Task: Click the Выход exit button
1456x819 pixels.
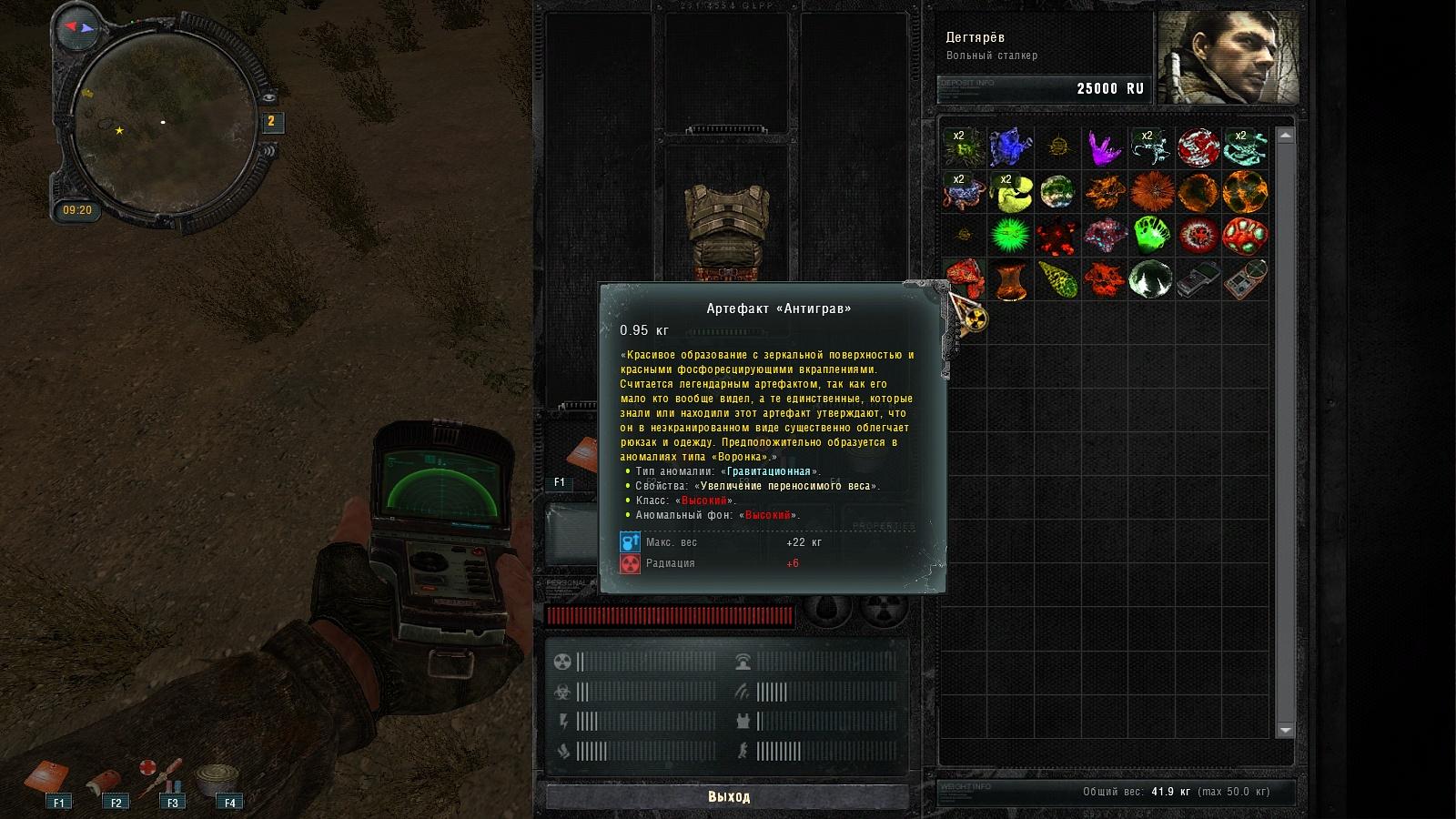Action: [728, 796]
